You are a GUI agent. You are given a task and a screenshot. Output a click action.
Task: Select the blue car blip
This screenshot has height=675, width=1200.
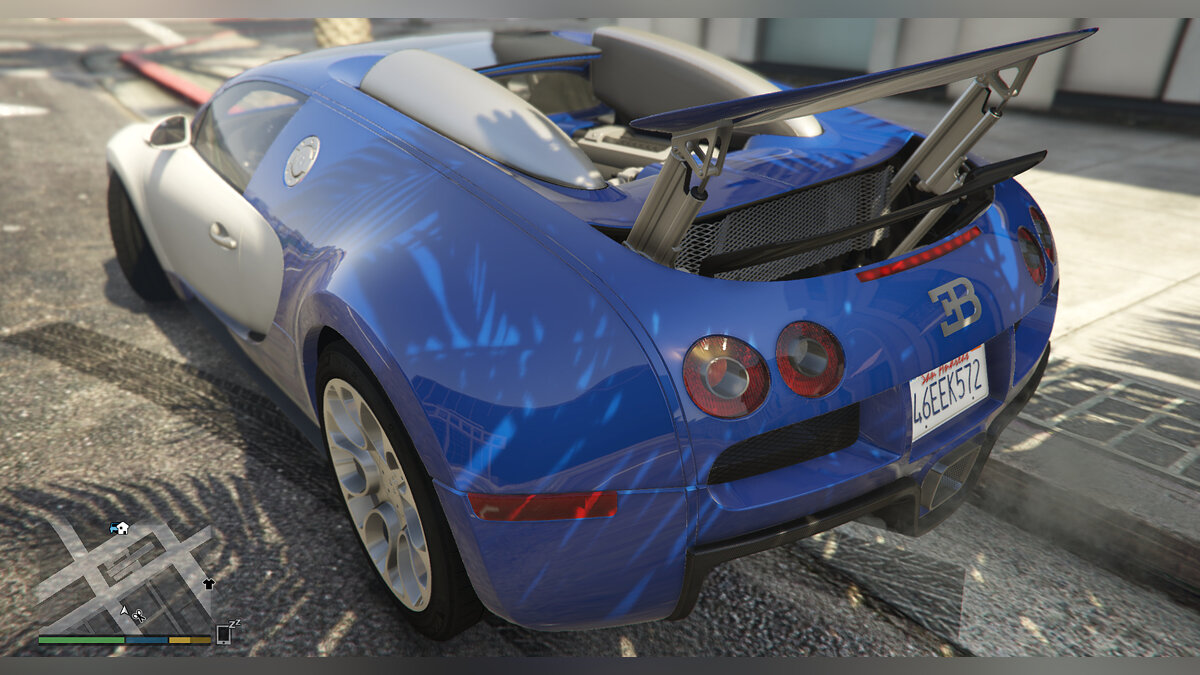tap(113, 527)
